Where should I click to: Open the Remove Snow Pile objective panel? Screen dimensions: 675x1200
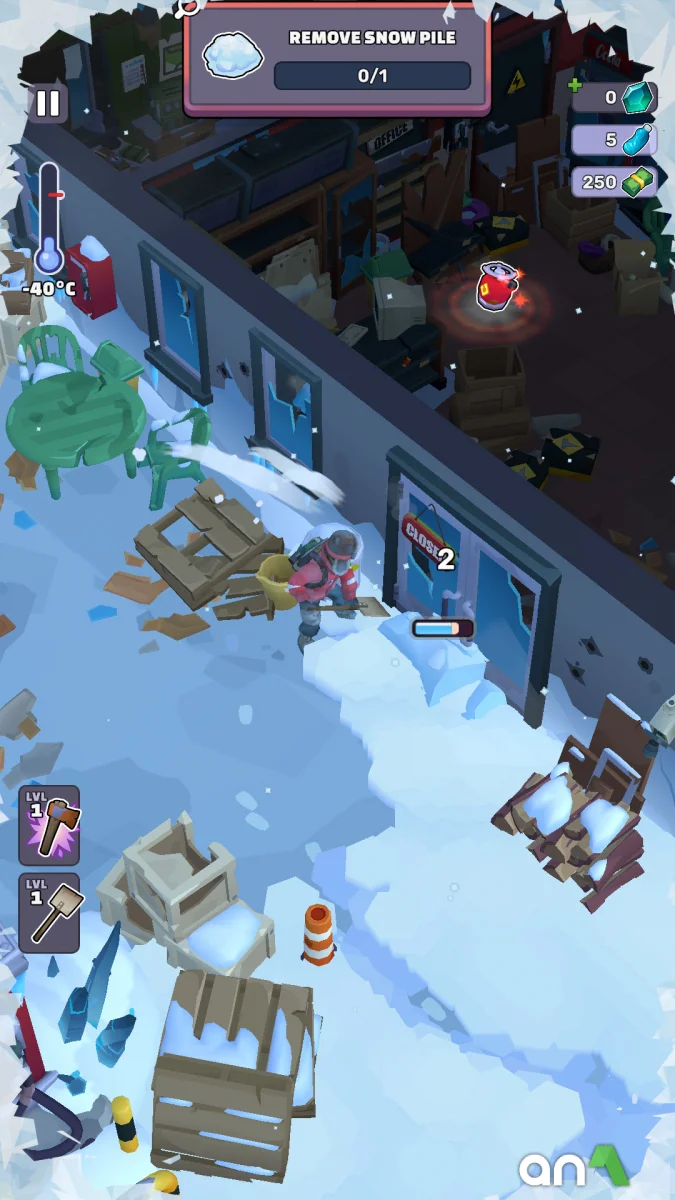(337, 58)
